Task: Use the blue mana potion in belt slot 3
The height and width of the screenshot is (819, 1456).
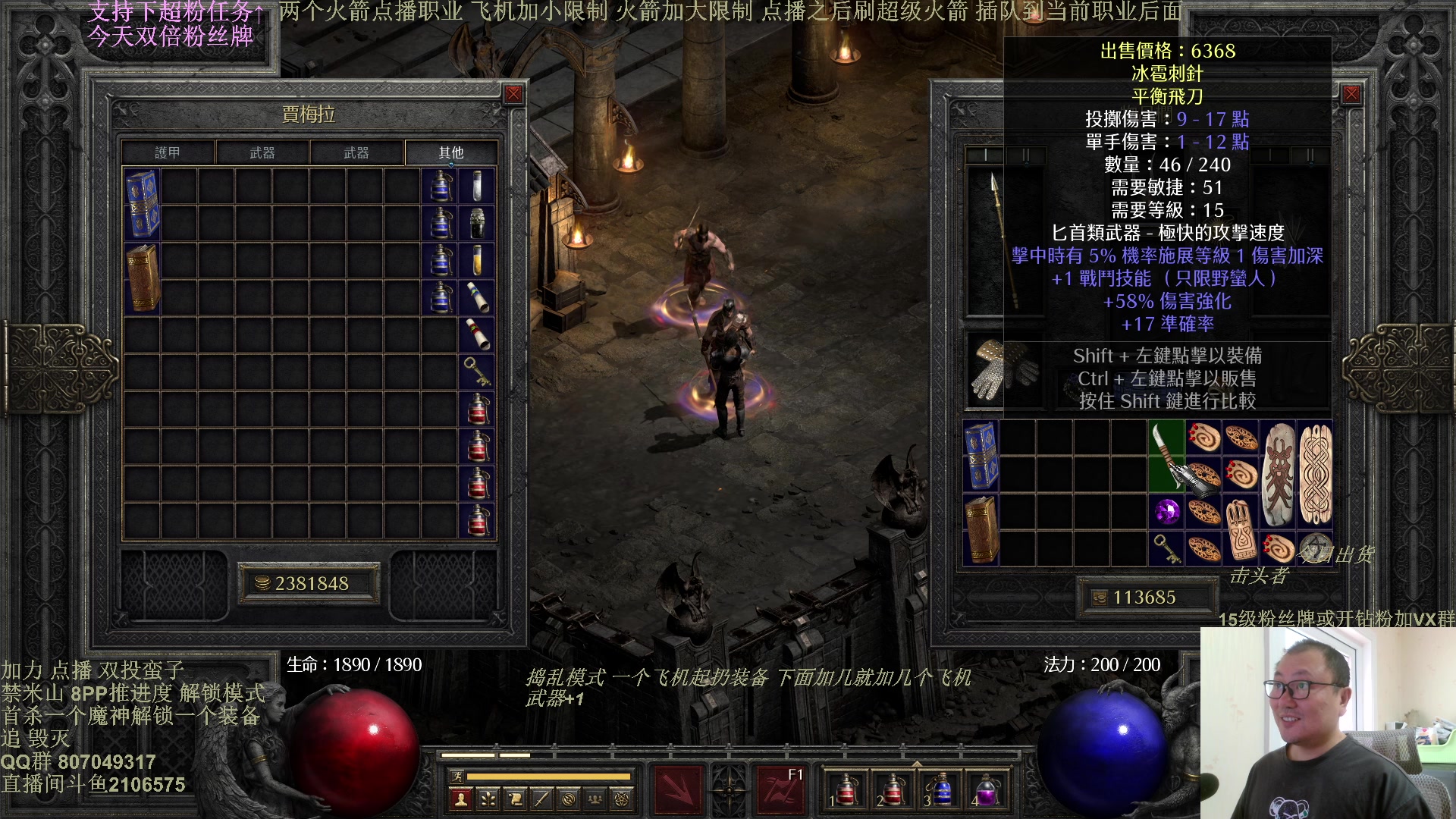Action: pos(941,789)
